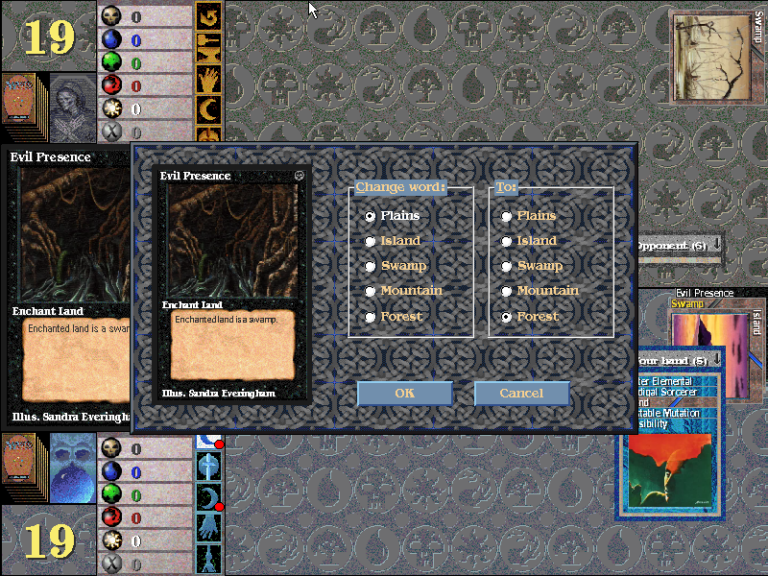768x576 pixels.
Task: Pick Swamp in the Change word group
Action: point(370,266)
